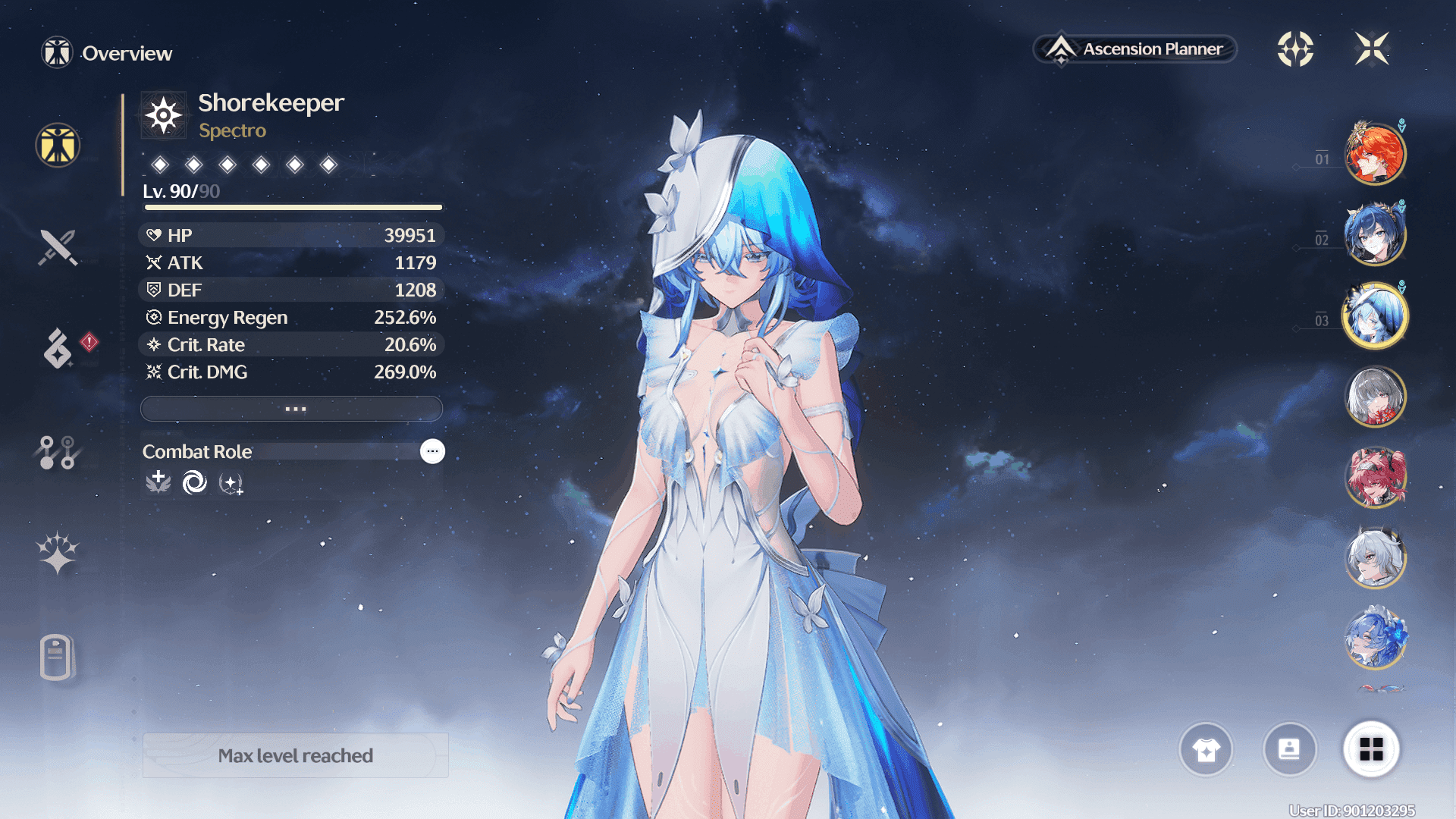
Task: Expand the full stats list with three dots
Action: pos(292,409)
